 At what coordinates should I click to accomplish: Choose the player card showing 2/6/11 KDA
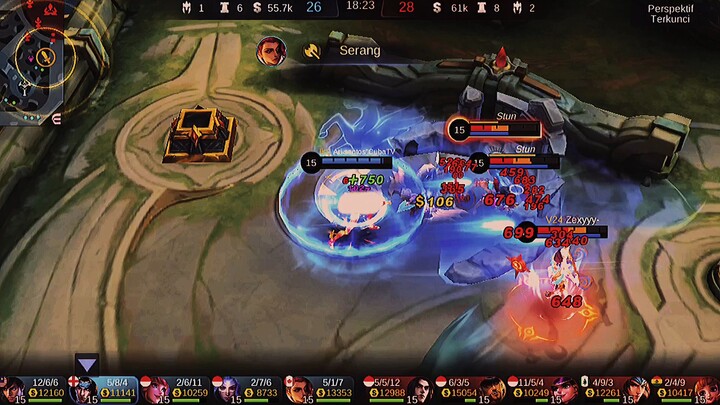179,389
